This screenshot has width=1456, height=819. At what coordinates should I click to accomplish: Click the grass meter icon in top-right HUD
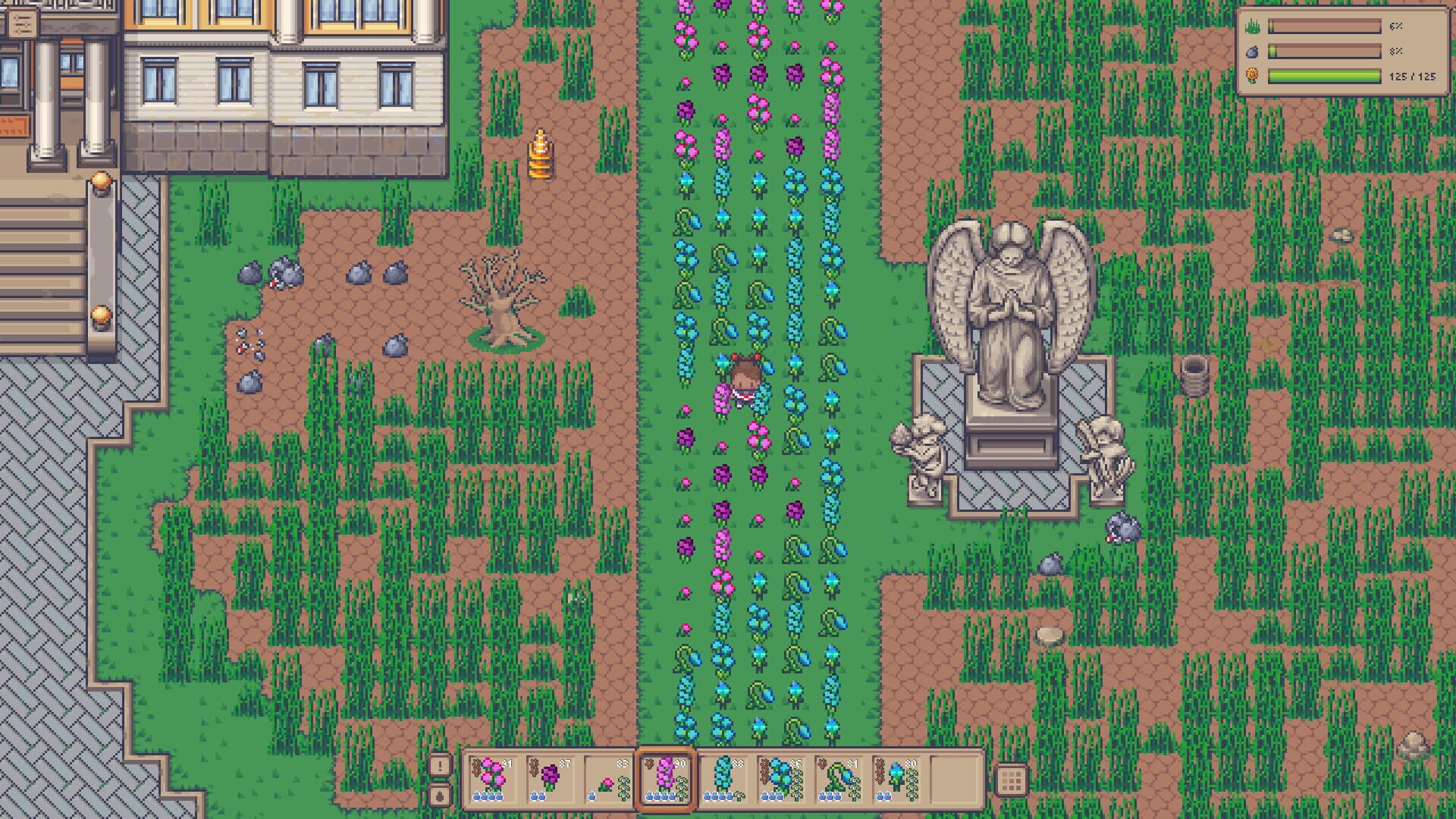[x=1253, y=27]
